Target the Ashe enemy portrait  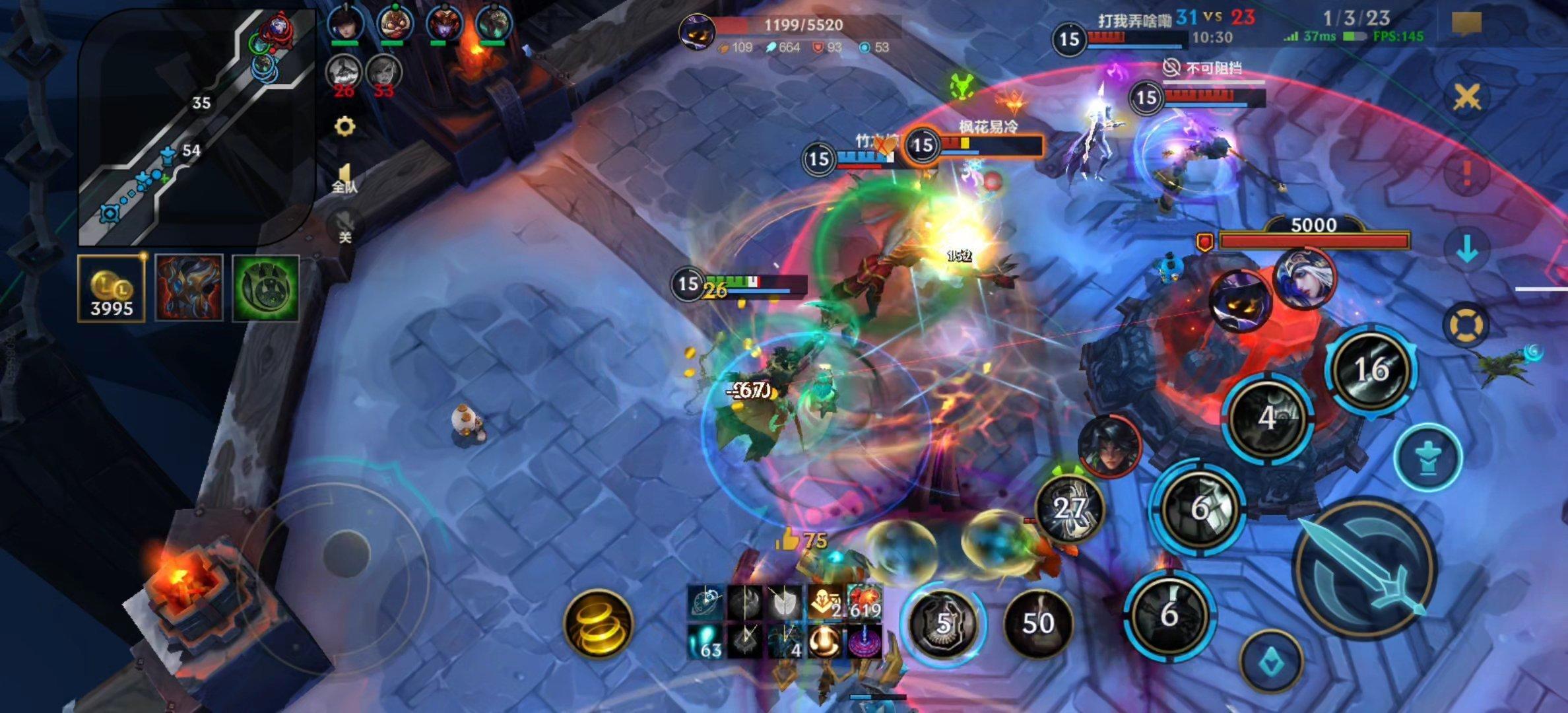tap(1305, 279)
